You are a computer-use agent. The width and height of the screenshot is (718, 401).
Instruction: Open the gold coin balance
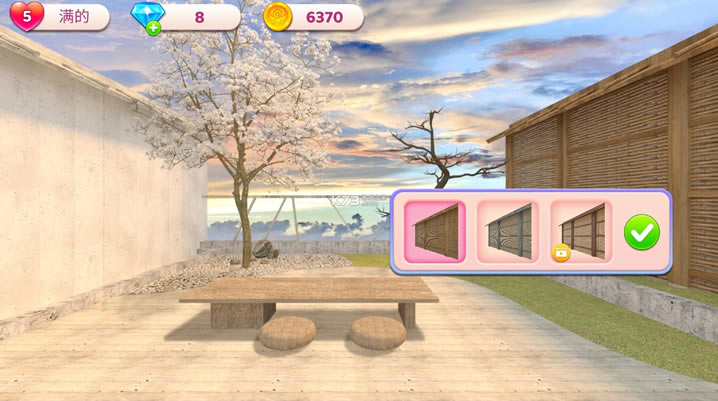[313, 17]
